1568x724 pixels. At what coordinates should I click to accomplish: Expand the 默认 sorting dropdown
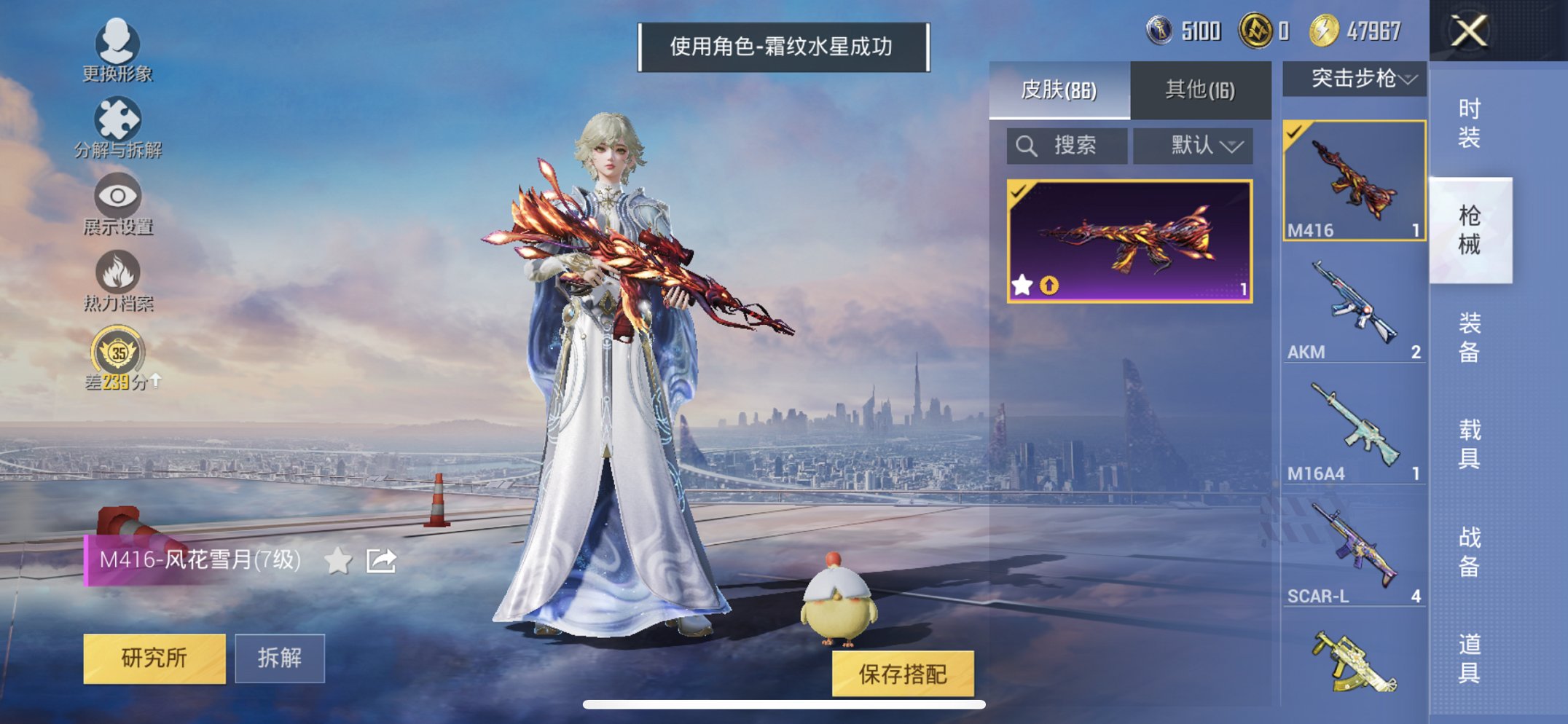1193,145
